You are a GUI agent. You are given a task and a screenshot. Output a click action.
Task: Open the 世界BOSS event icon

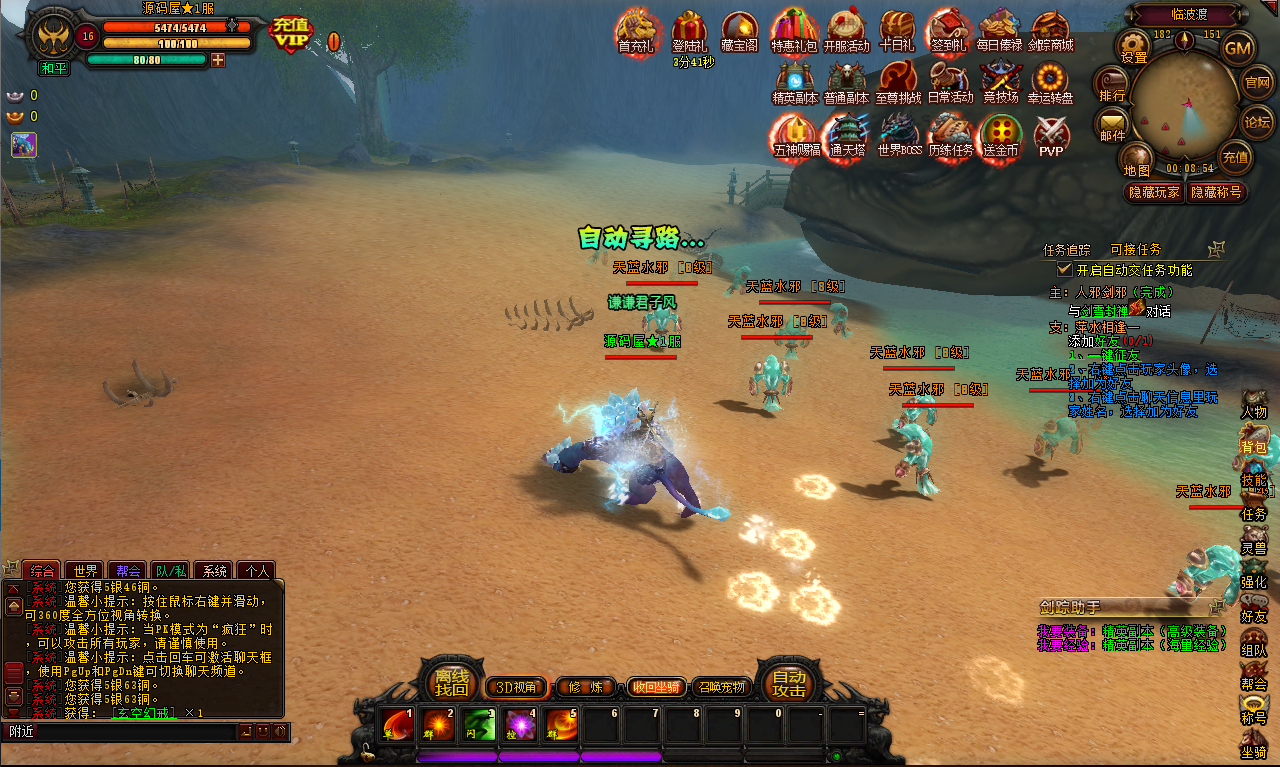point(899,133)
